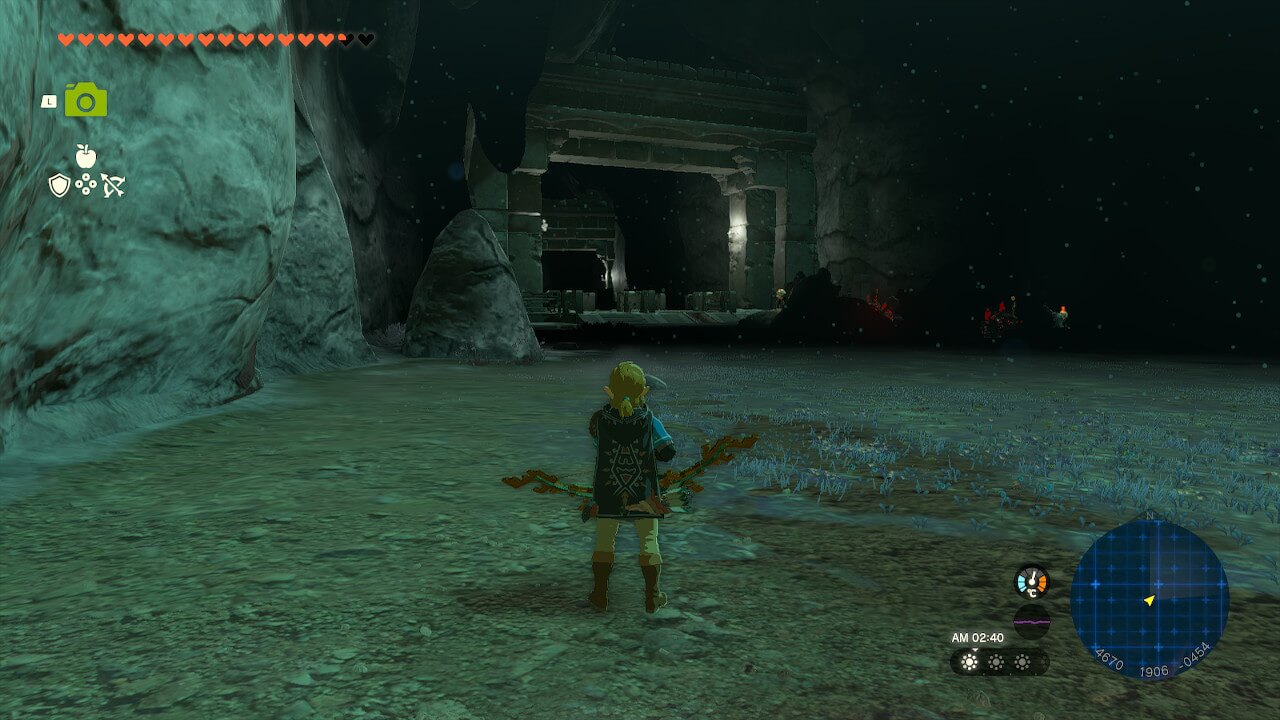This screenshot has height=720, width=1280.
Task: Select the apple quick-menu icon
Action: 86,156
